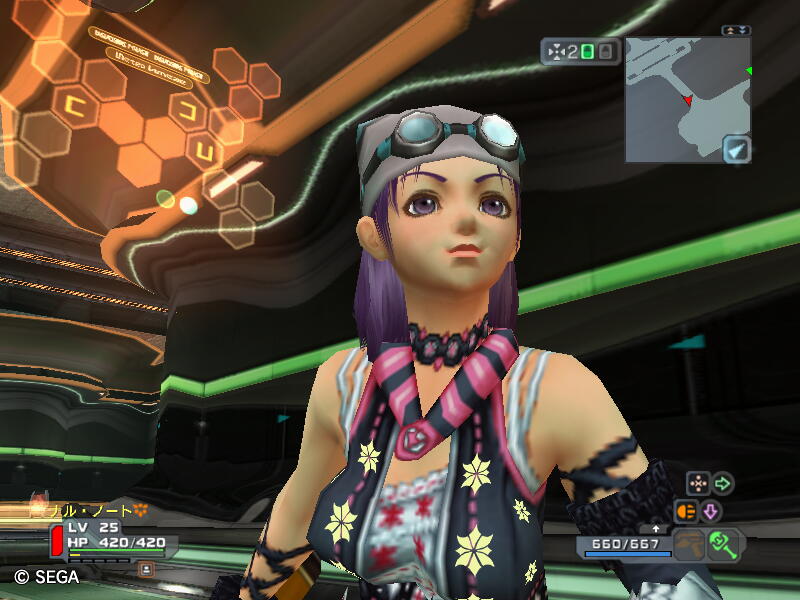Screen dimensions: 800x600
Task: Click the small orange-framed status icon
Action: [x=145, y=568]
